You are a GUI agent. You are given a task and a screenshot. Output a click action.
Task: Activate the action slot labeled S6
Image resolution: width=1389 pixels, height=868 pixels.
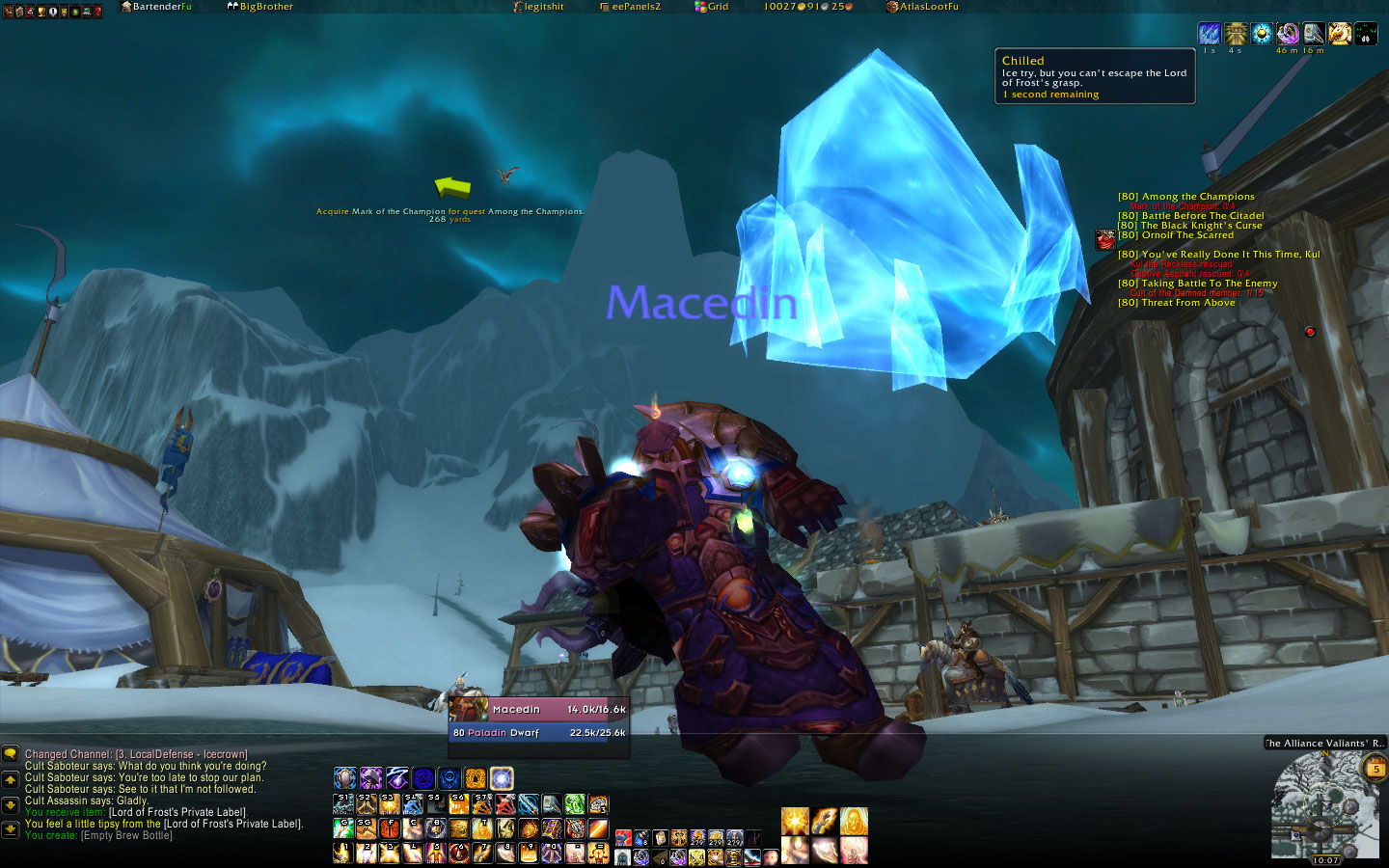point(460,804)
